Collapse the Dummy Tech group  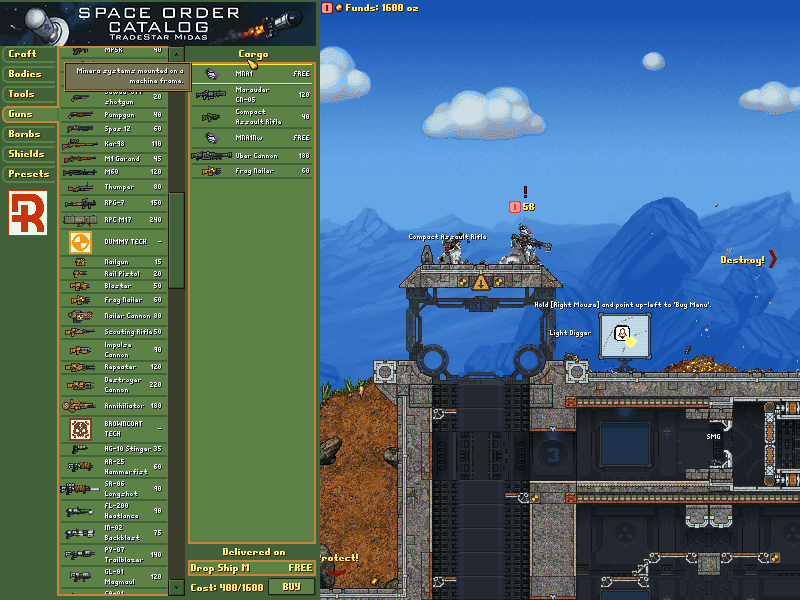(115, 242)
